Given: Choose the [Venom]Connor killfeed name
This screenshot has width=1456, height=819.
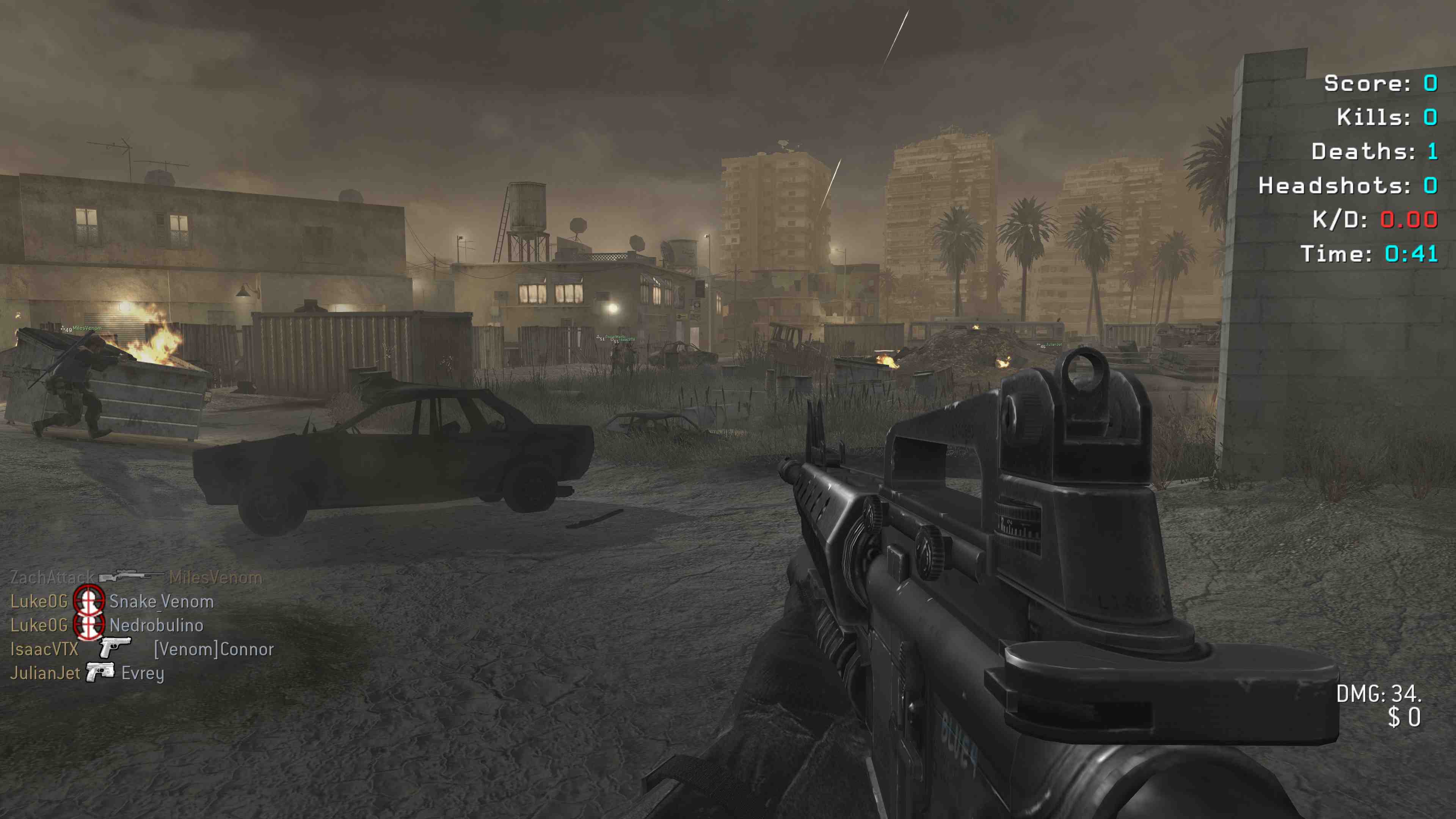Looking at the screenshot, I should click(x=213, y=649).
